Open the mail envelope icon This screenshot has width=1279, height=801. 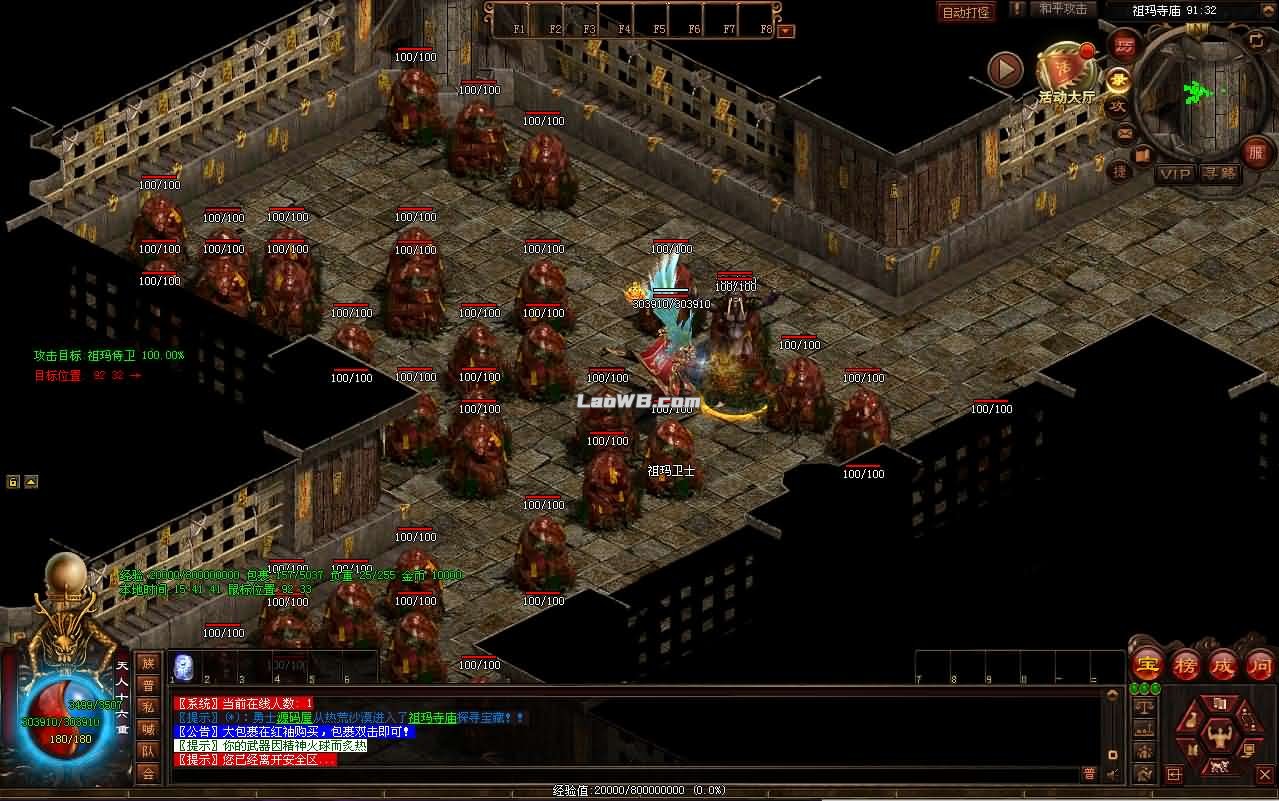pyautogui.click(x=1124, y=133)
